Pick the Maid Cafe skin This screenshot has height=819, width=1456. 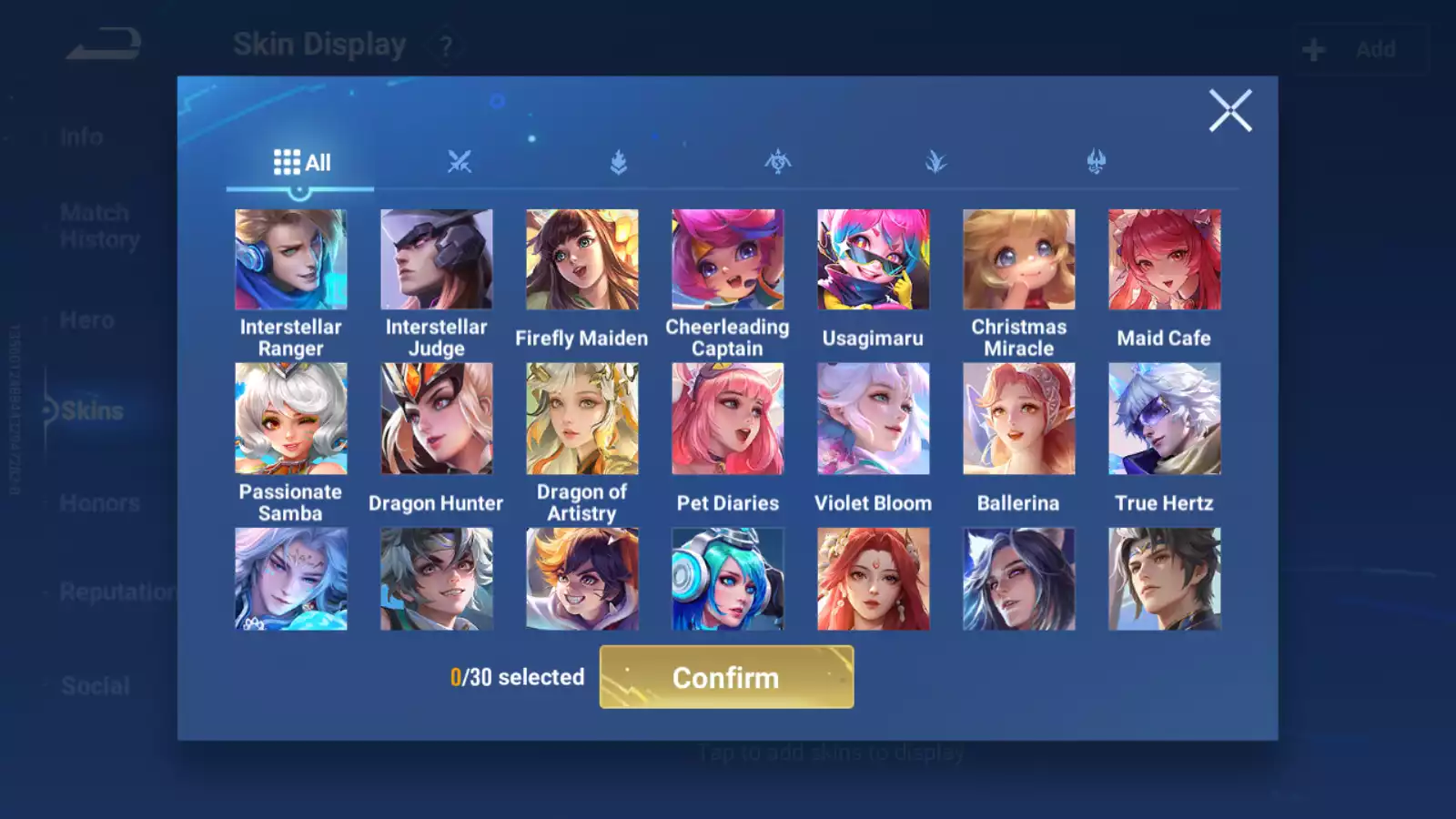pyautogui.click(x=1164, y=260)
